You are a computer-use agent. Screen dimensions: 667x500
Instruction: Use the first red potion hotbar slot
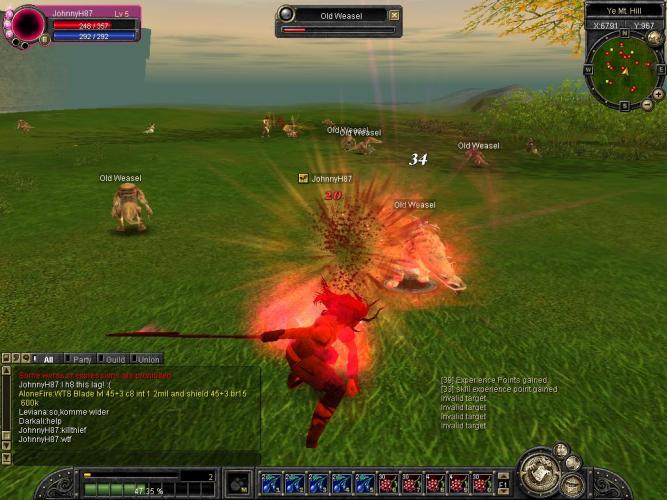[388, 484]
